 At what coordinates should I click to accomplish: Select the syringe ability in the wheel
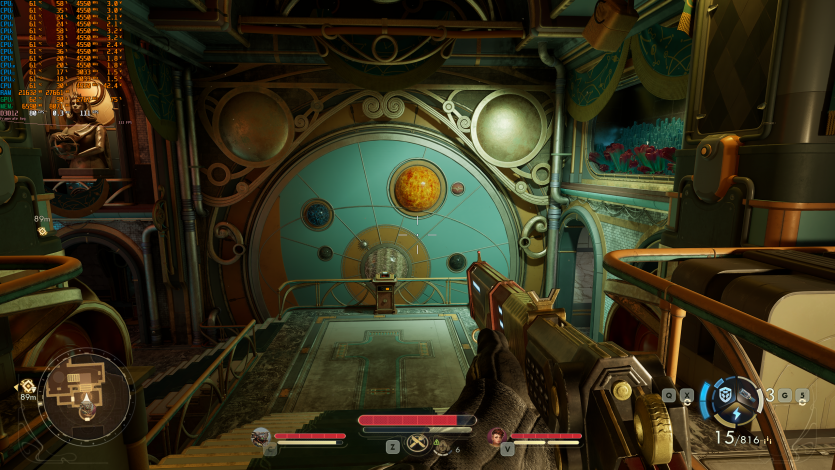pos(746,396)
